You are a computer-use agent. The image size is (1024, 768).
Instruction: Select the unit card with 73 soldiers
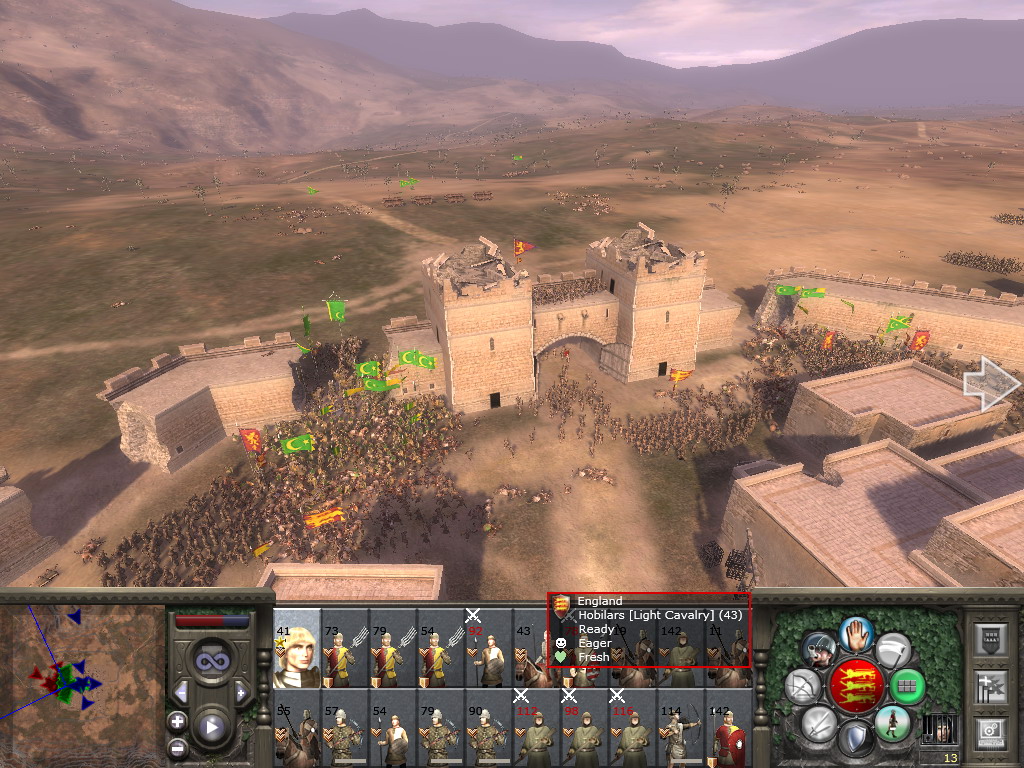point(345,647)
